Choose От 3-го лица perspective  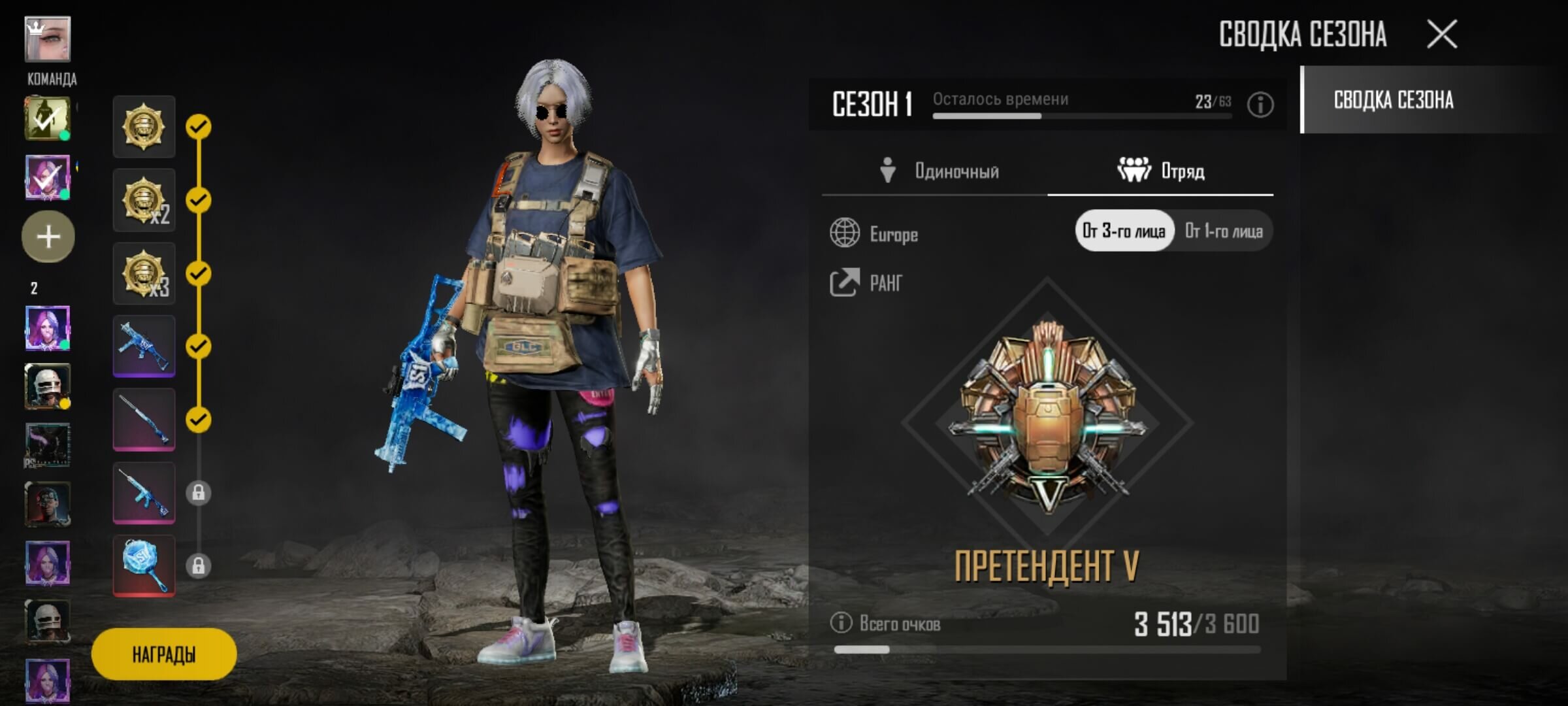point(1124,231)
